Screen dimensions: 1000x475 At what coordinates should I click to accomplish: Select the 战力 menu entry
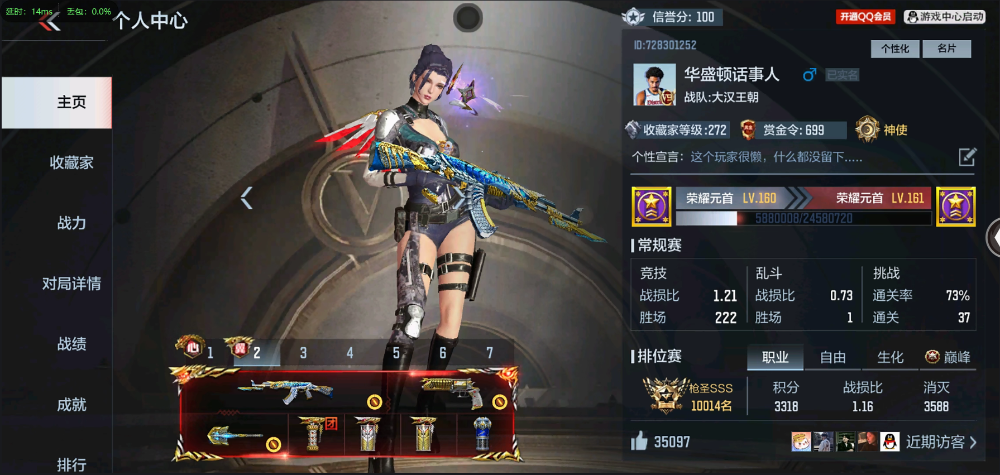tap(71, 223)
